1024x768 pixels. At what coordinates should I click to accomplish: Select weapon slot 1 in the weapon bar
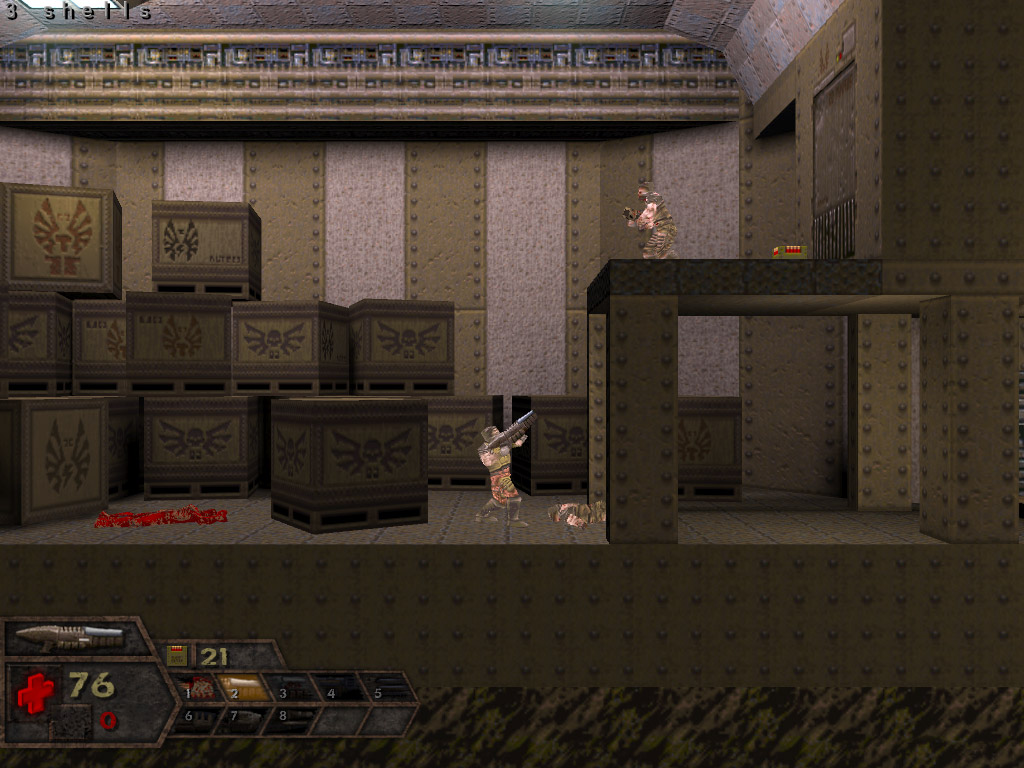(x=199, y=688)
